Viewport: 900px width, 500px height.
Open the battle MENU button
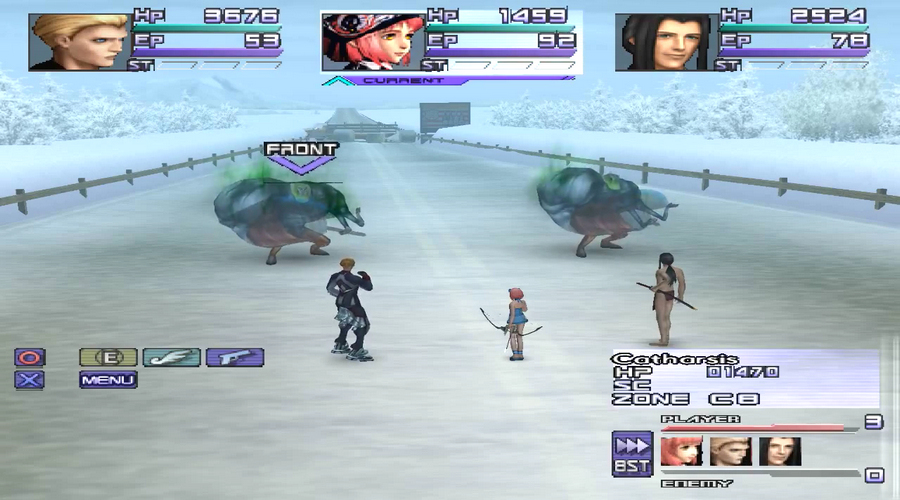pyautogui.click(x=108, y=380)
